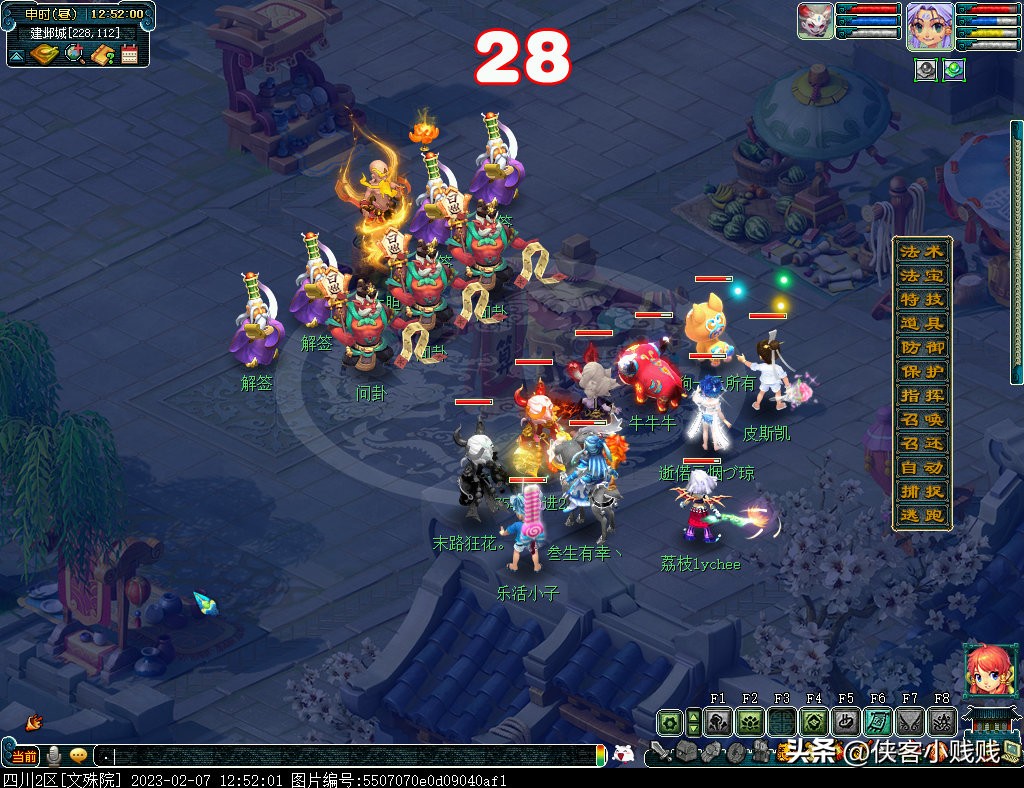1024x788 pixels.
Task: Open the calendar icon in the top panel
Action: (x=129, y=54)
